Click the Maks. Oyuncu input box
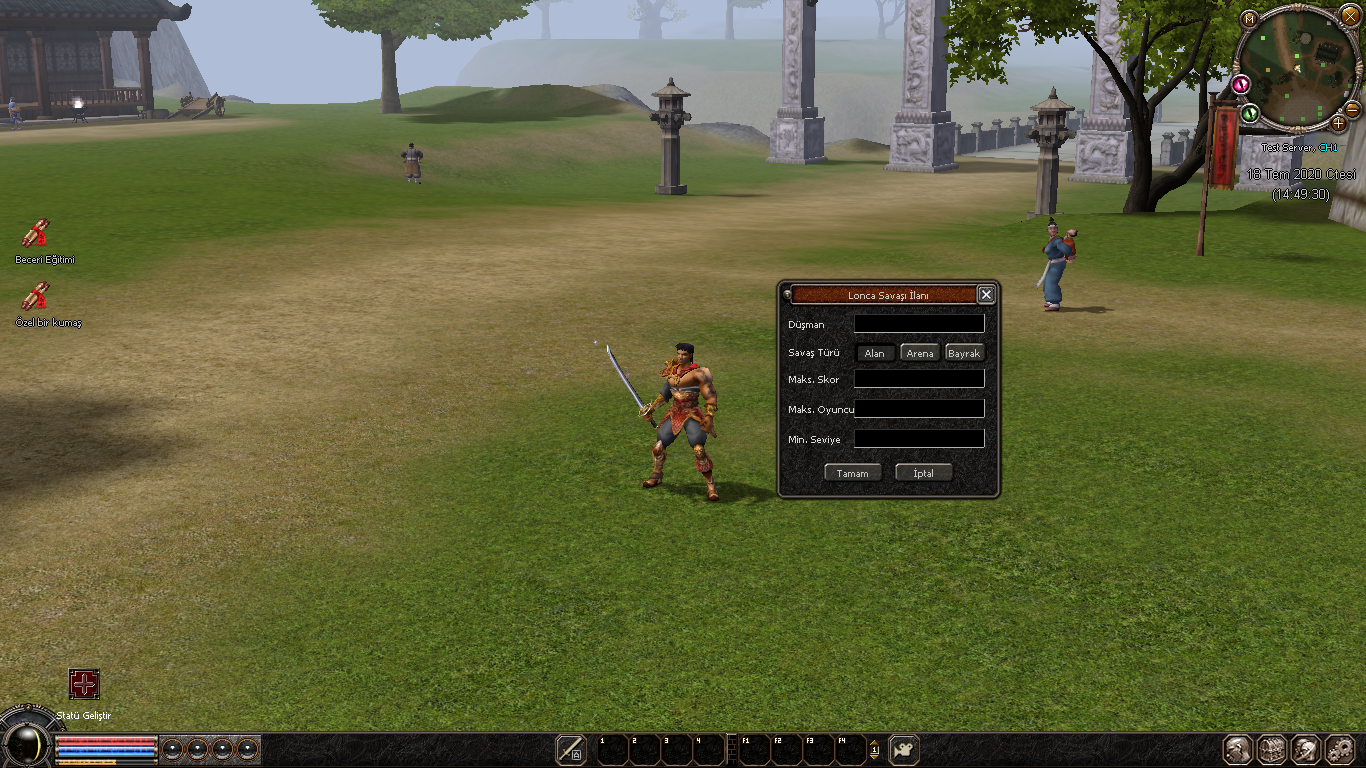This screenshot has width=1366, height=768. (919, 409)
